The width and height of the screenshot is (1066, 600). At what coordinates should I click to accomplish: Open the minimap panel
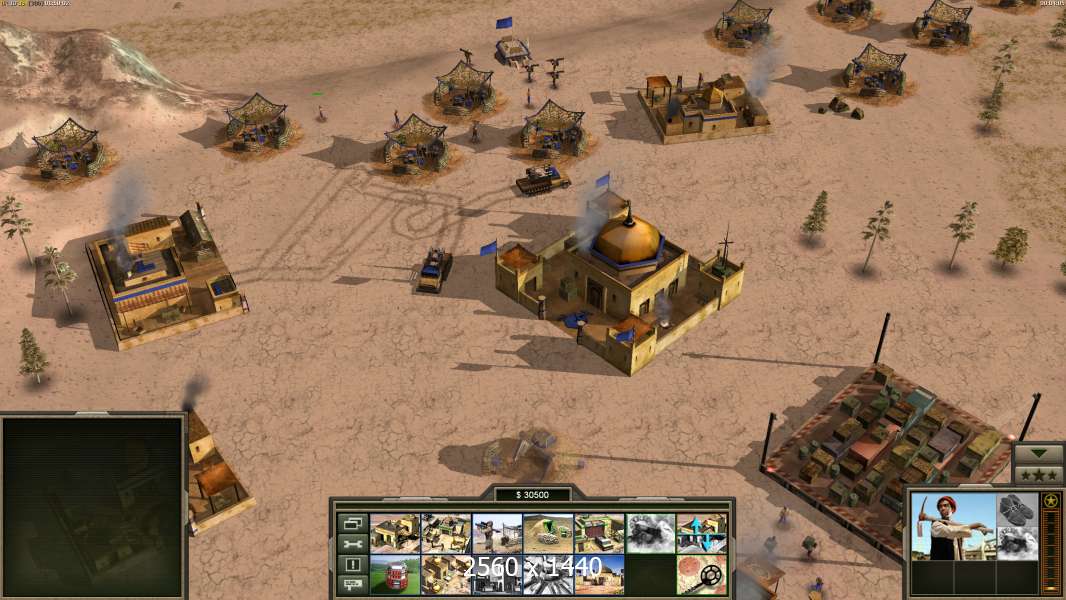click(93, 506)
